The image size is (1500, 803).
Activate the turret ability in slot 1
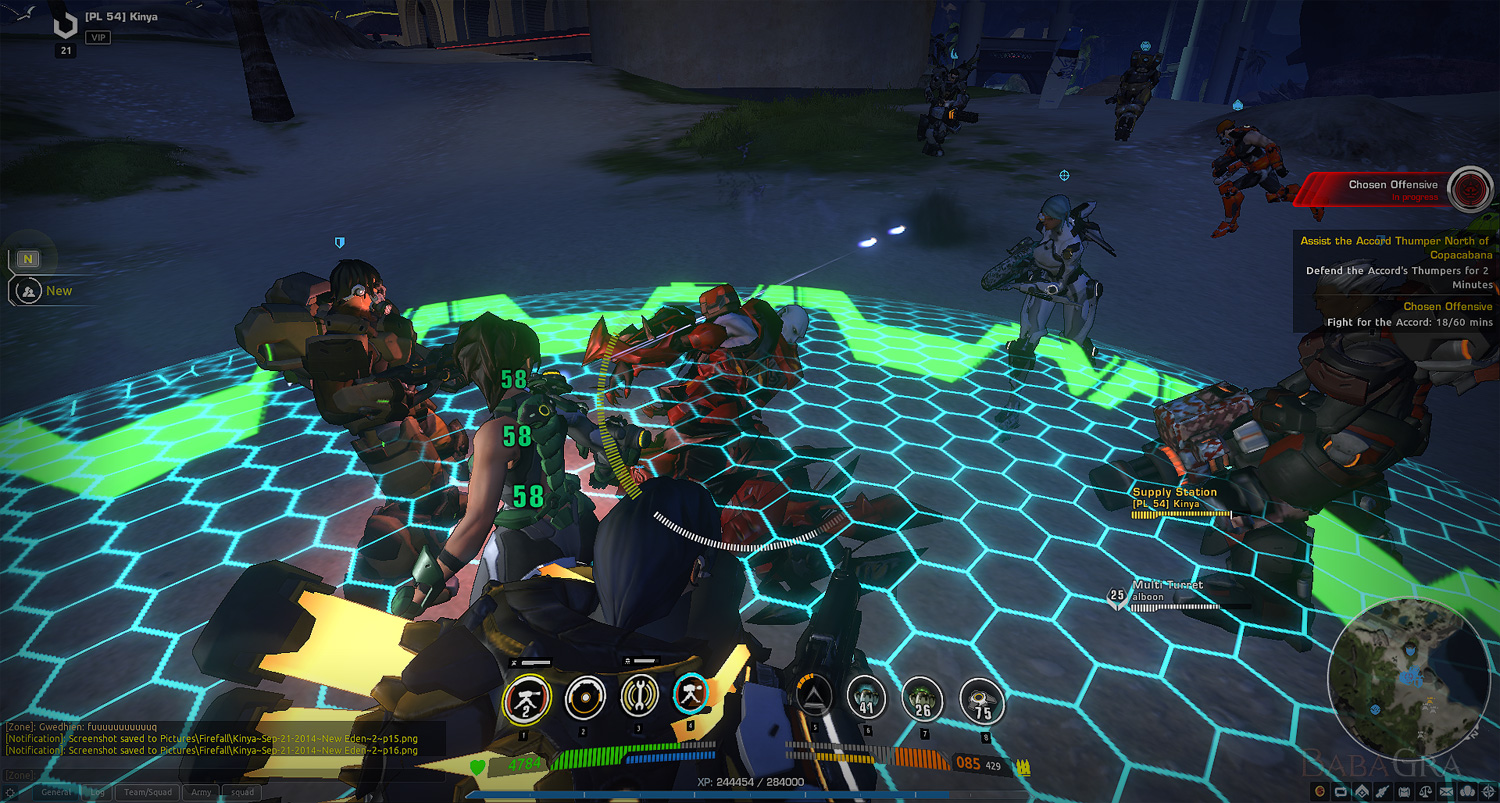[x=527, y=698]
